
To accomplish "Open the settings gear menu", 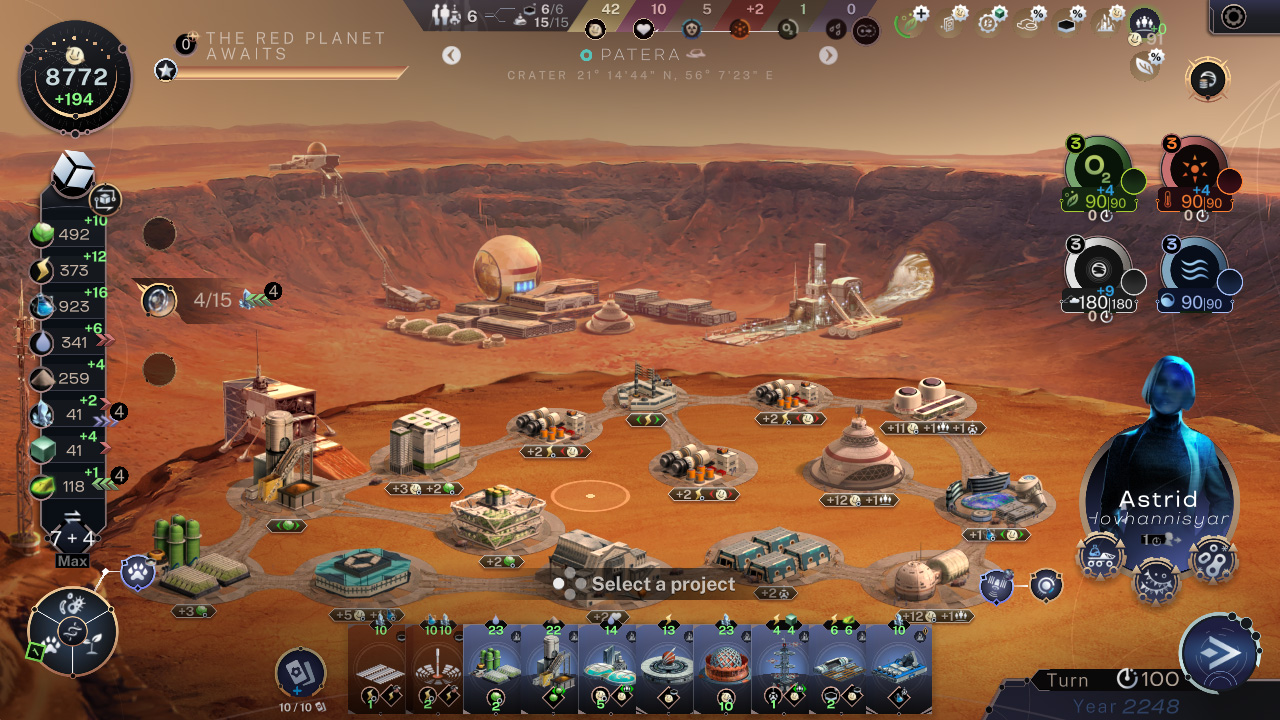I will click(1234, 17).
